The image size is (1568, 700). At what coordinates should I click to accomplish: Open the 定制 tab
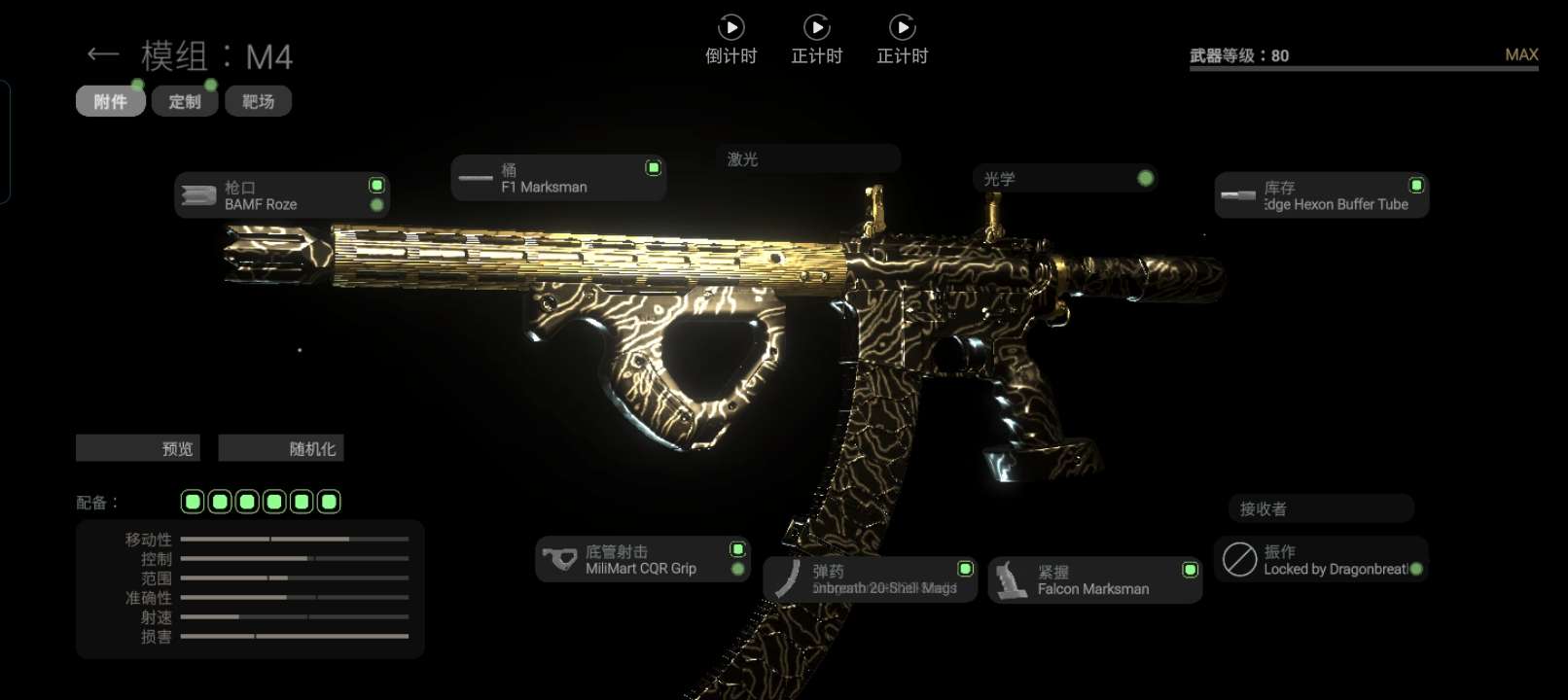[184, 101]
